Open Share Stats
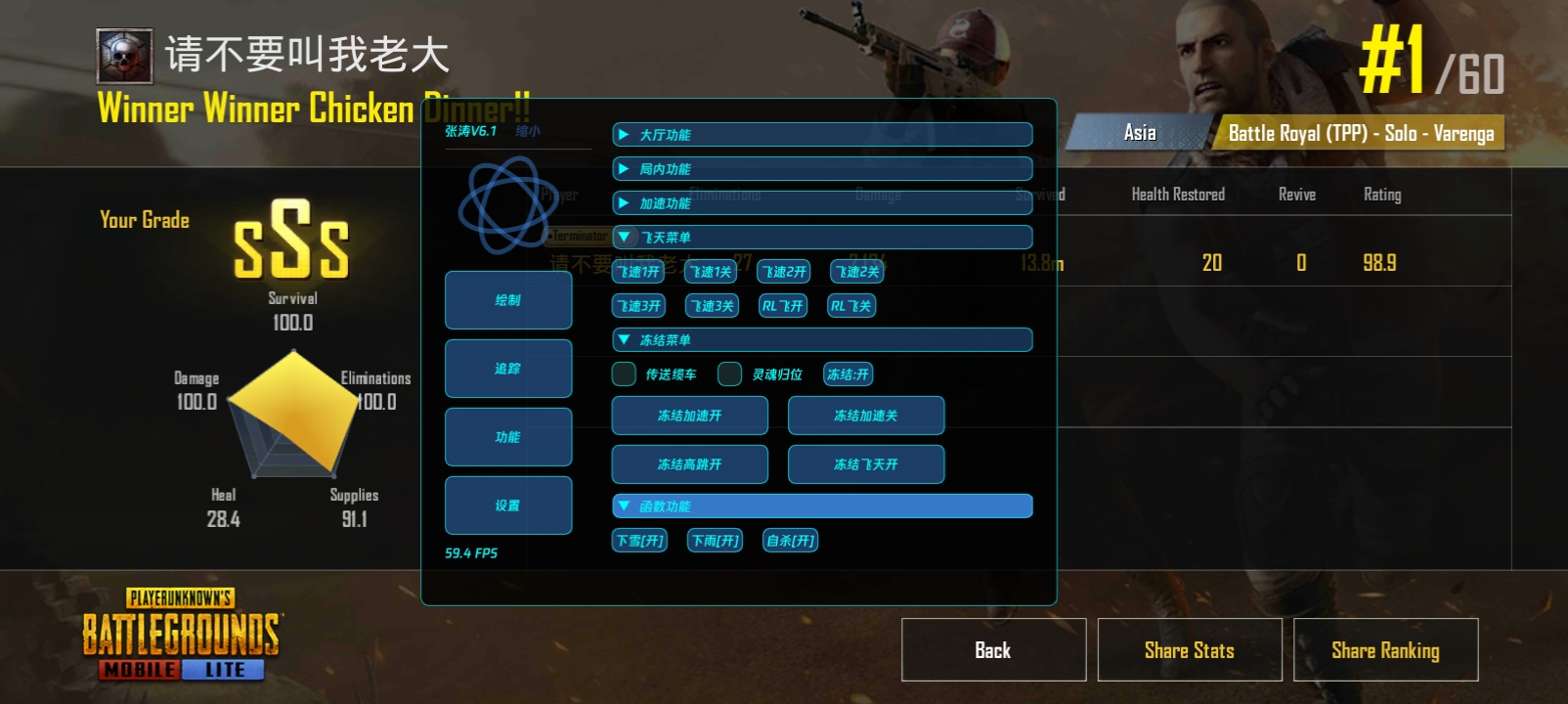 1189,650
